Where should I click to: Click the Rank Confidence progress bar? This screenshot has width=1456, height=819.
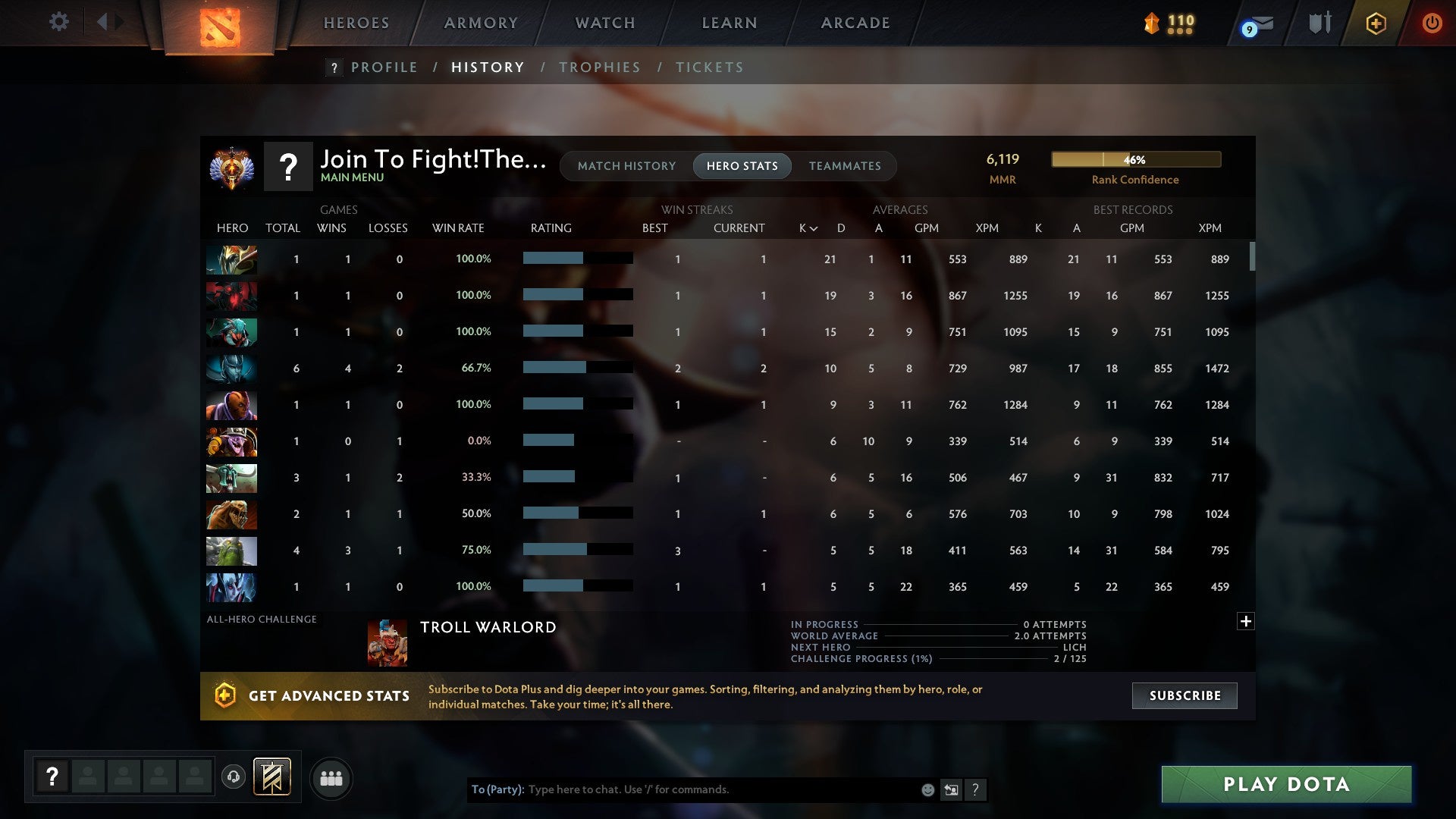1135,159
